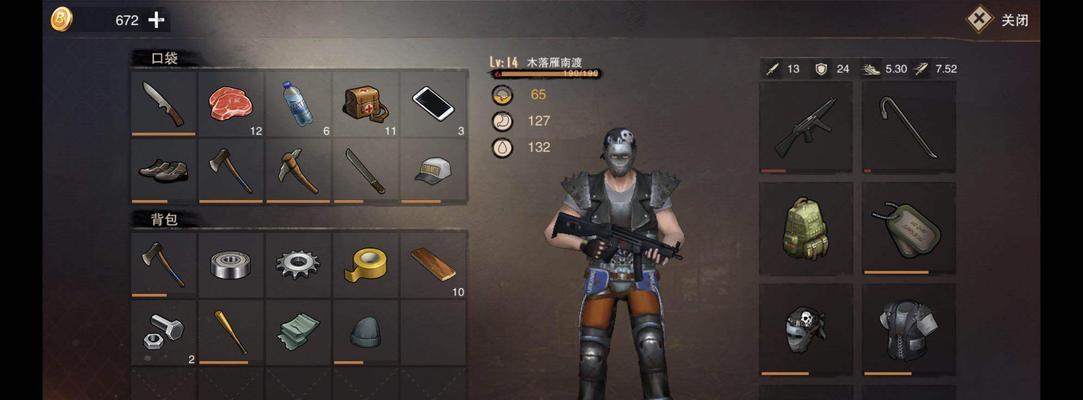Choose the raw meat stack
The height and width of the screenshot is (400, 1083).
(x=231, y=102)
